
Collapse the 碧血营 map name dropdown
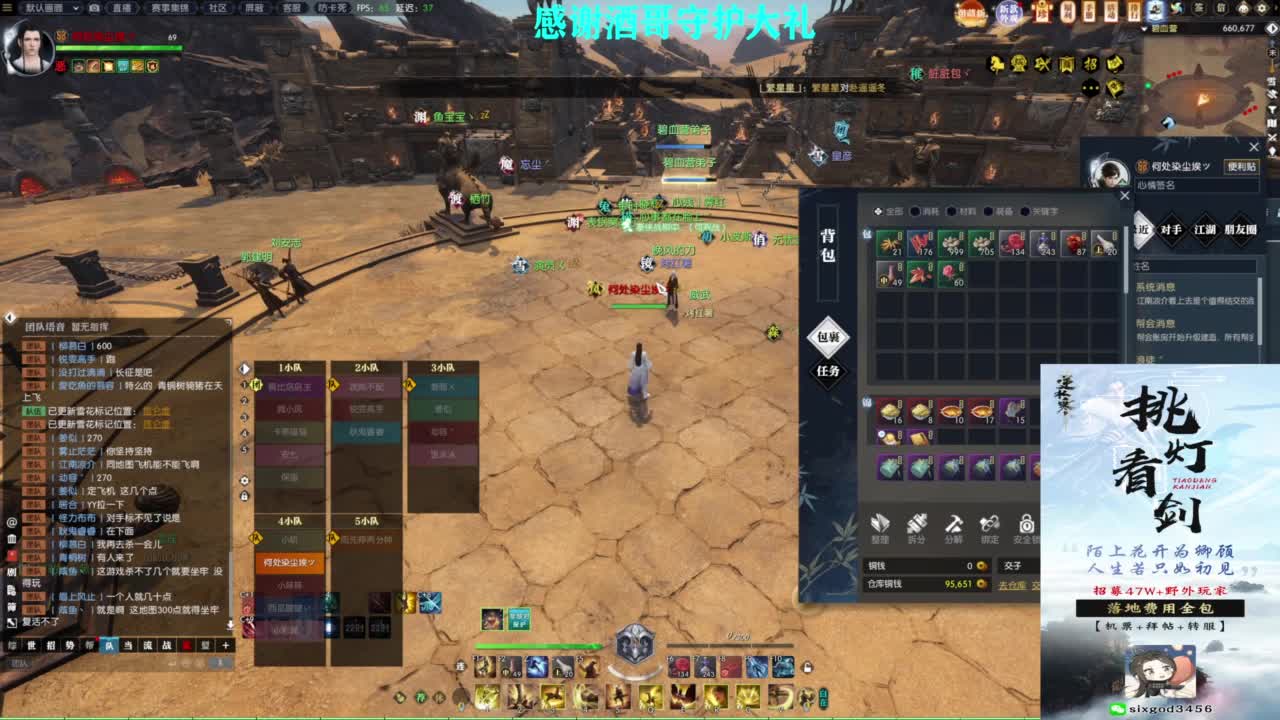1143,28
